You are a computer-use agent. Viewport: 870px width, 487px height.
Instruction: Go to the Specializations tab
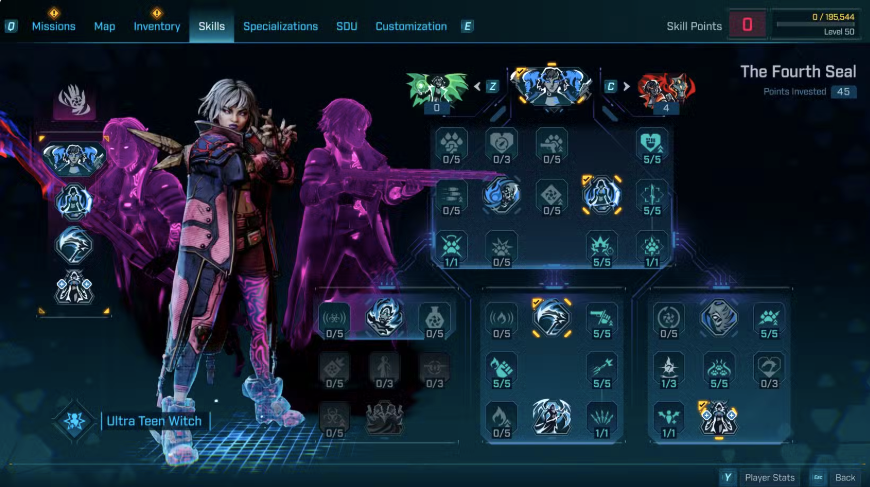click(280, 26)
